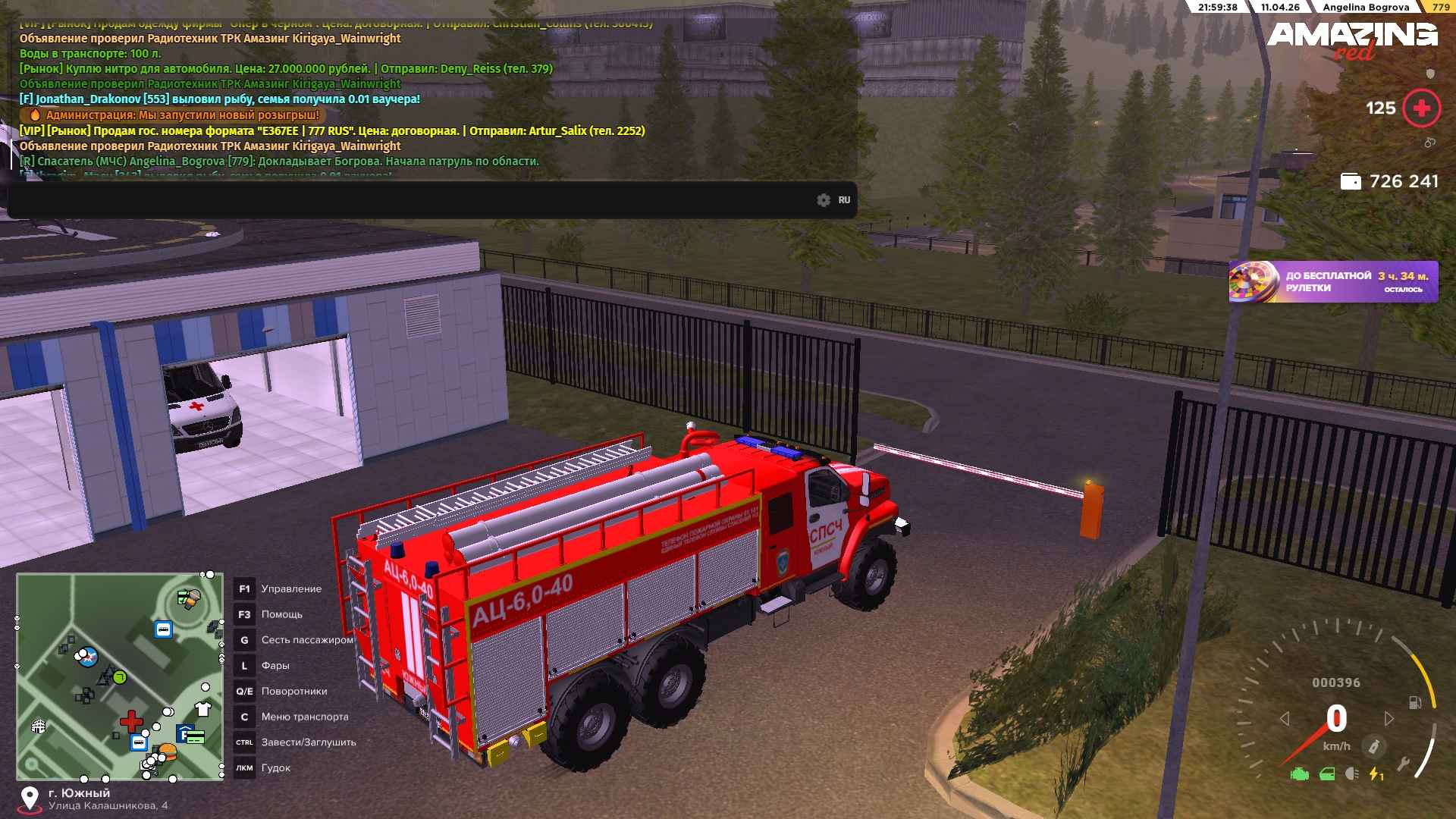
Task: Toggle the RU chat language switch
Action: pyautogui.click(x=844, y=200)
